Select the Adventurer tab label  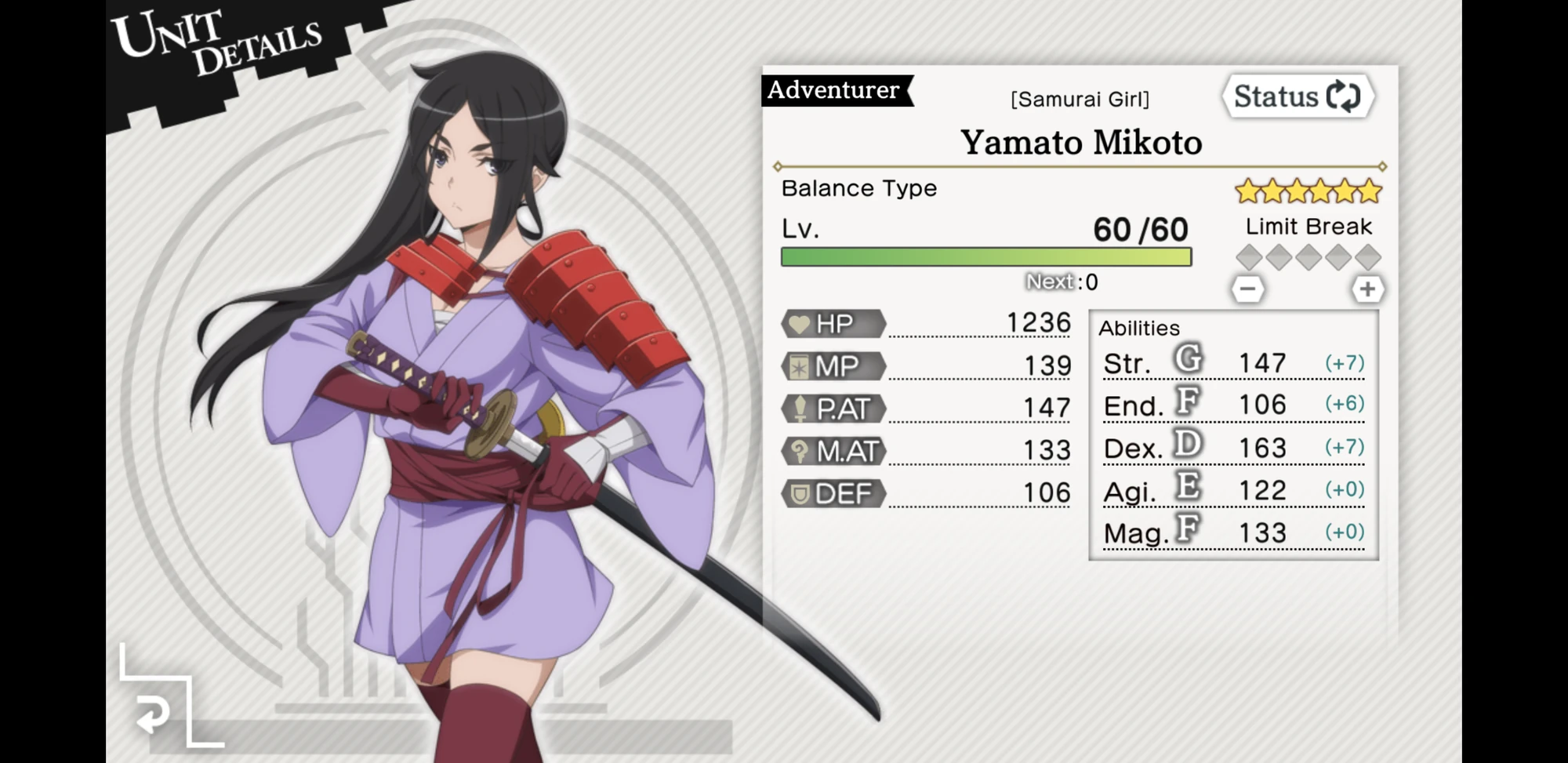[x=833, y=89]
